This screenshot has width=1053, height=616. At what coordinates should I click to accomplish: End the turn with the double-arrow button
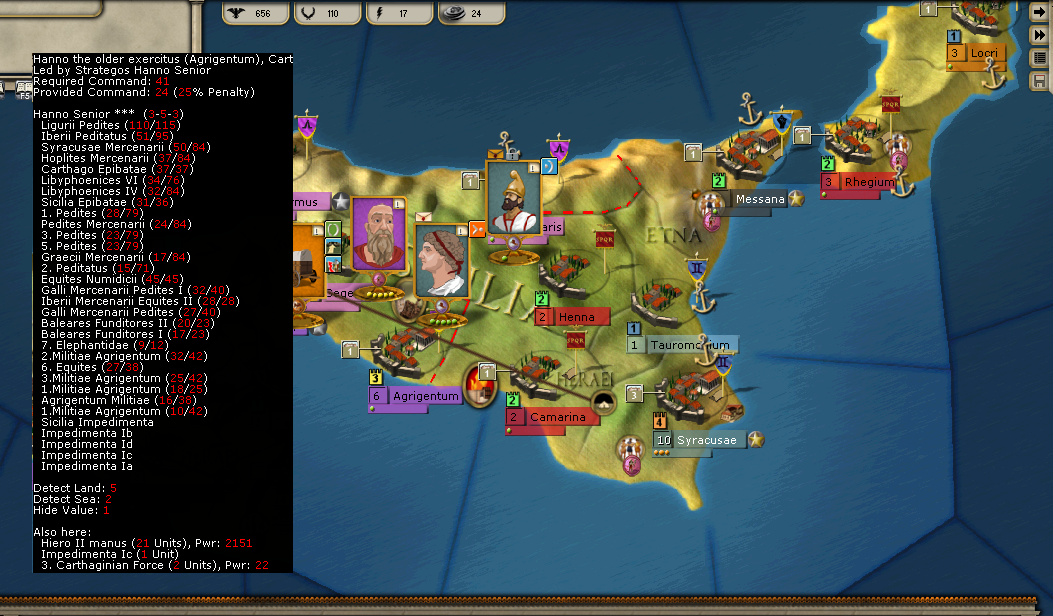1040,35
